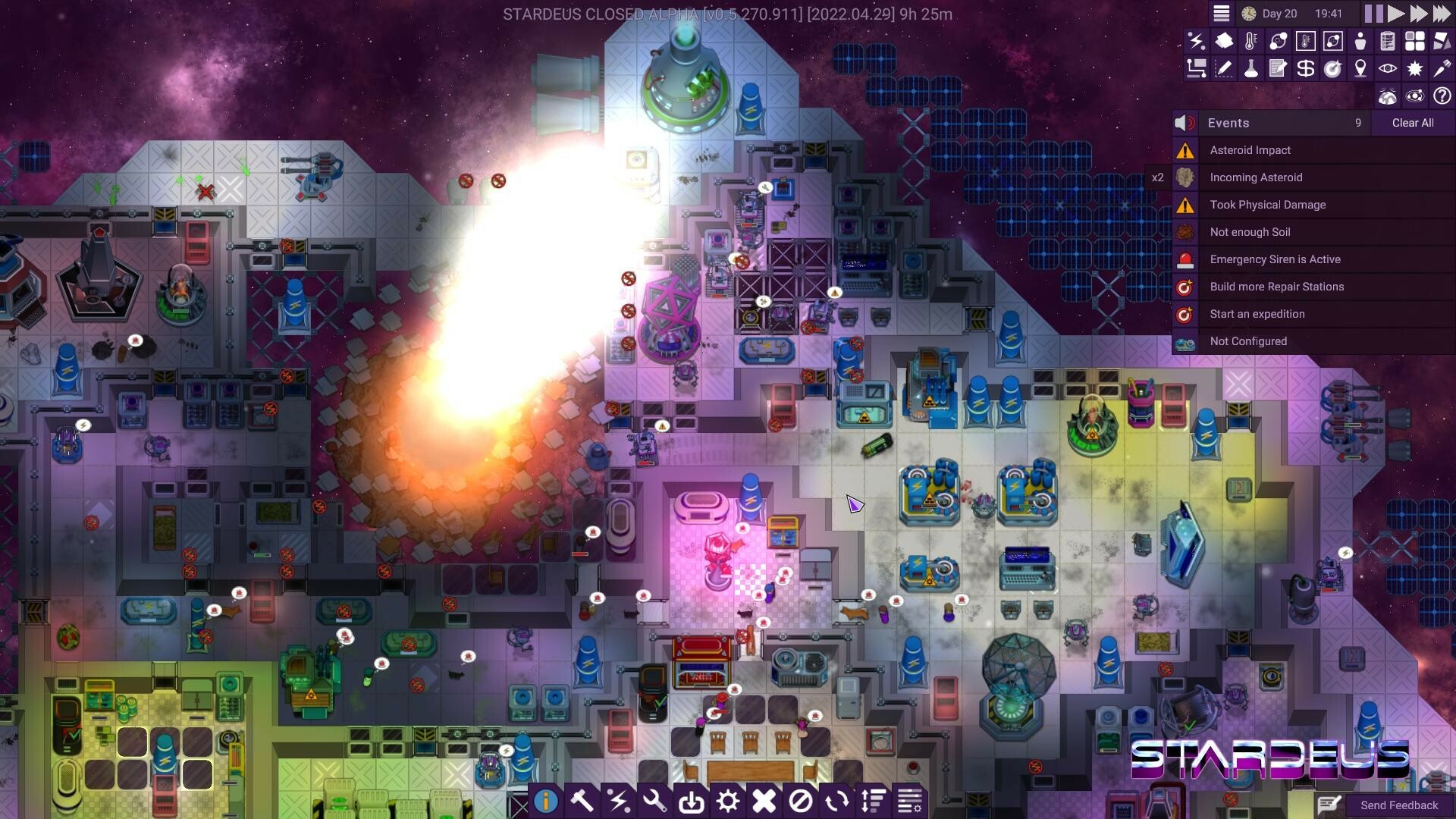Image resolution: width=1456 pixels, height=819 pixels.
Task: Mute event notifications via speaker icon
Action: tap(1183, 123)
